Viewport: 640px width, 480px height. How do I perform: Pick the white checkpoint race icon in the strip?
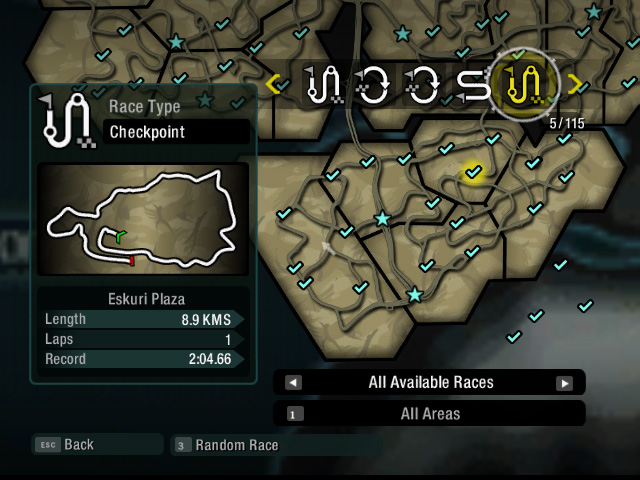[327, 85]
